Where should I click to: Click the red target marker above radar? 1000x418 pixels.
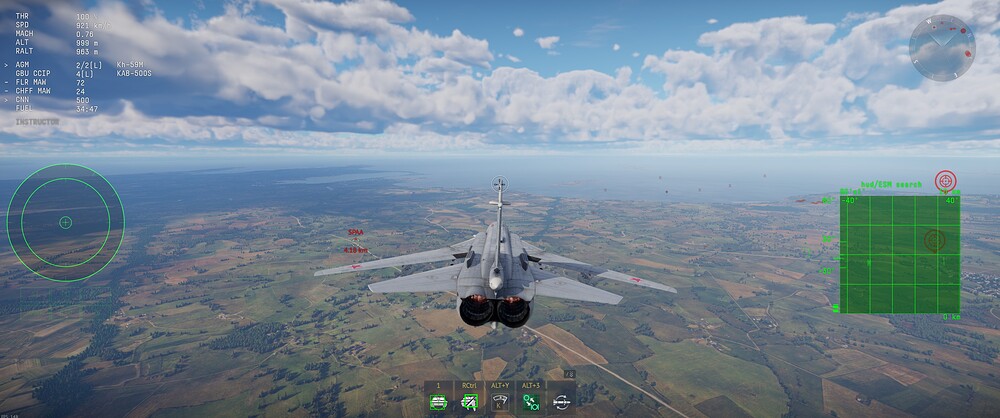click(x=945, y=181)
